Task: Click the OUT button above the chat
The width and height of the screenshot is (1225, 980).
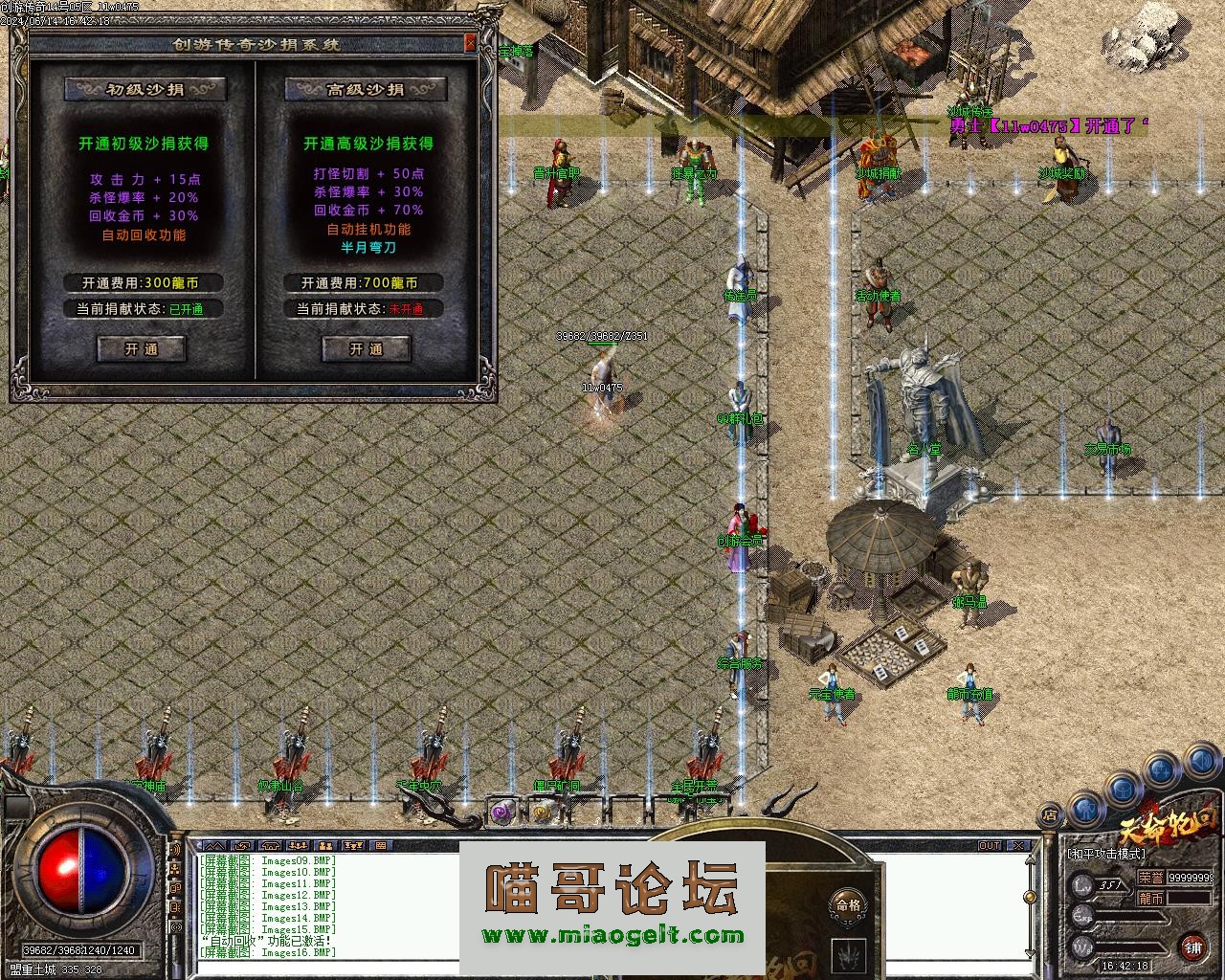Action: click(989, 846)
